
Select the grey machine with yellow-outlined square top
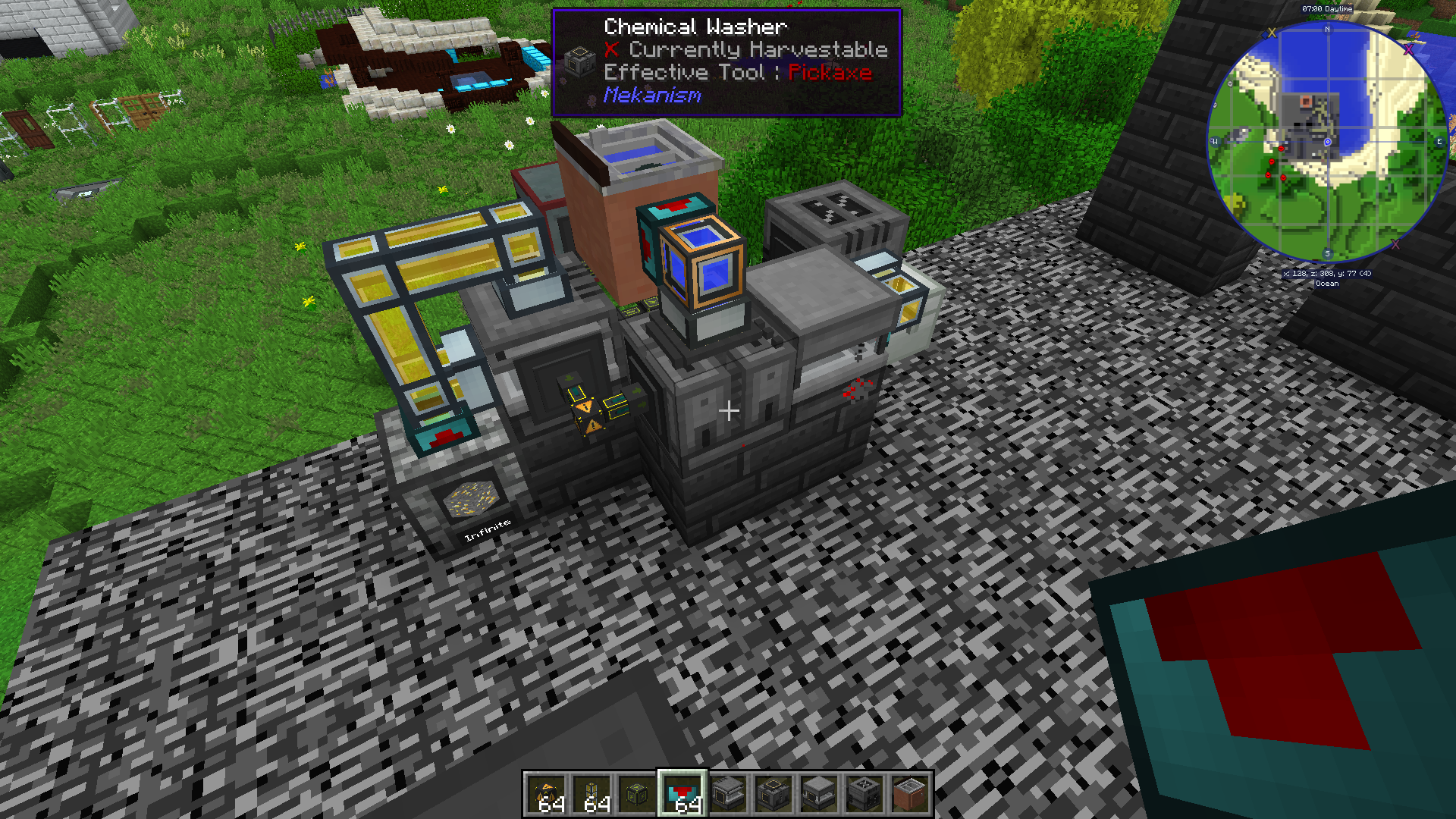pyautogui.click(x=773, y=795)
